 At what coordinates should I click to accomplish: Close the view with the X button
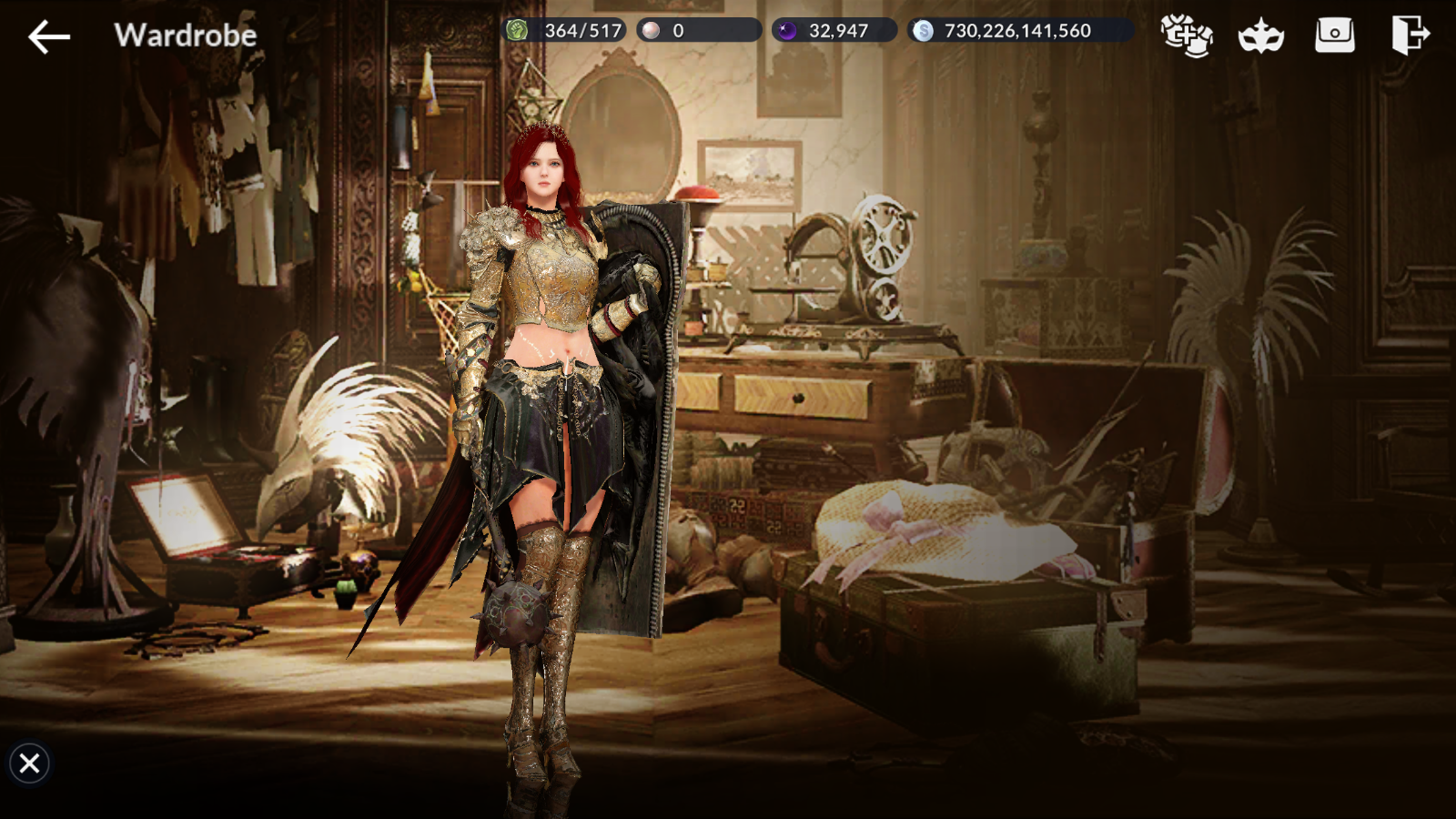point(29,763)
